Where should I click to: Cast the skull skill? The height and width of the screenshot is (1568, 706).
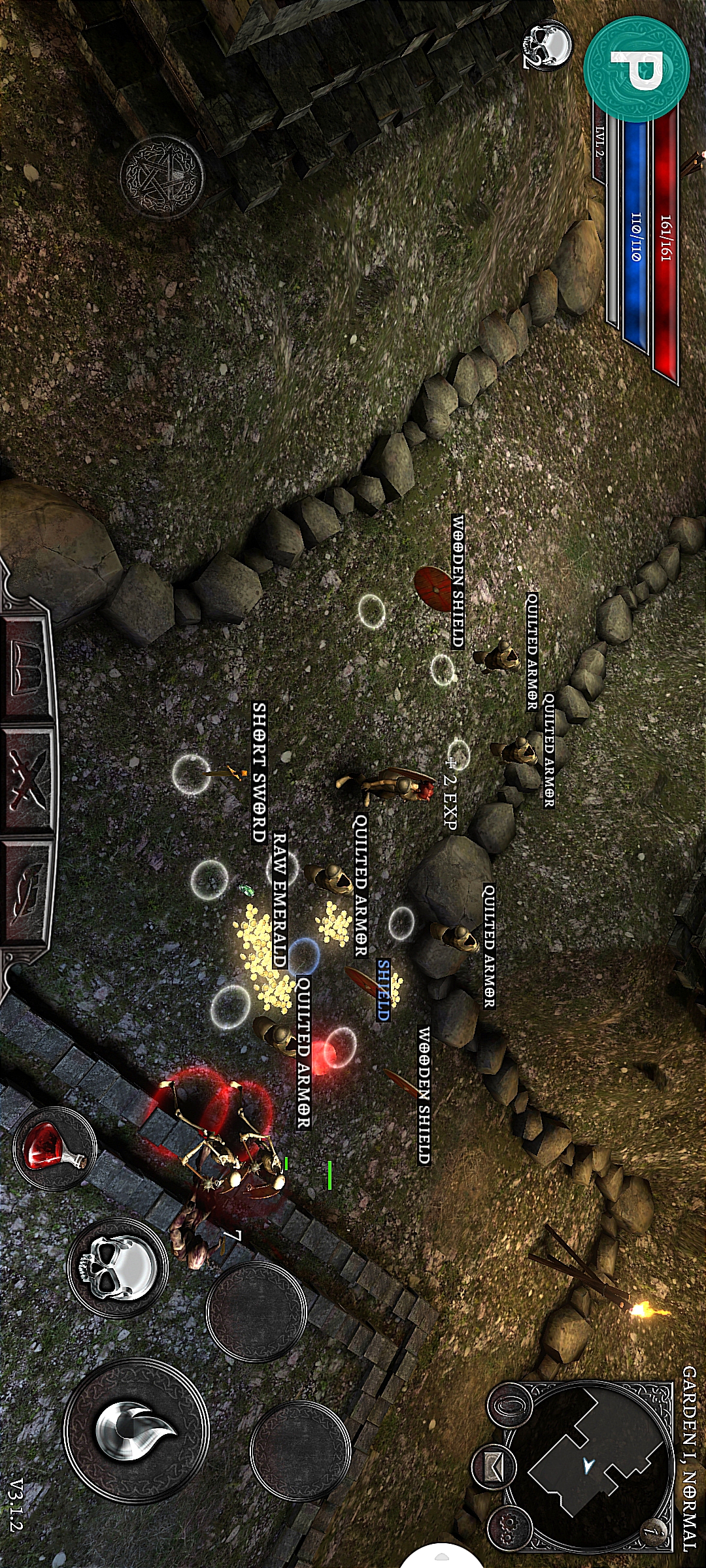click(118, 1267)
